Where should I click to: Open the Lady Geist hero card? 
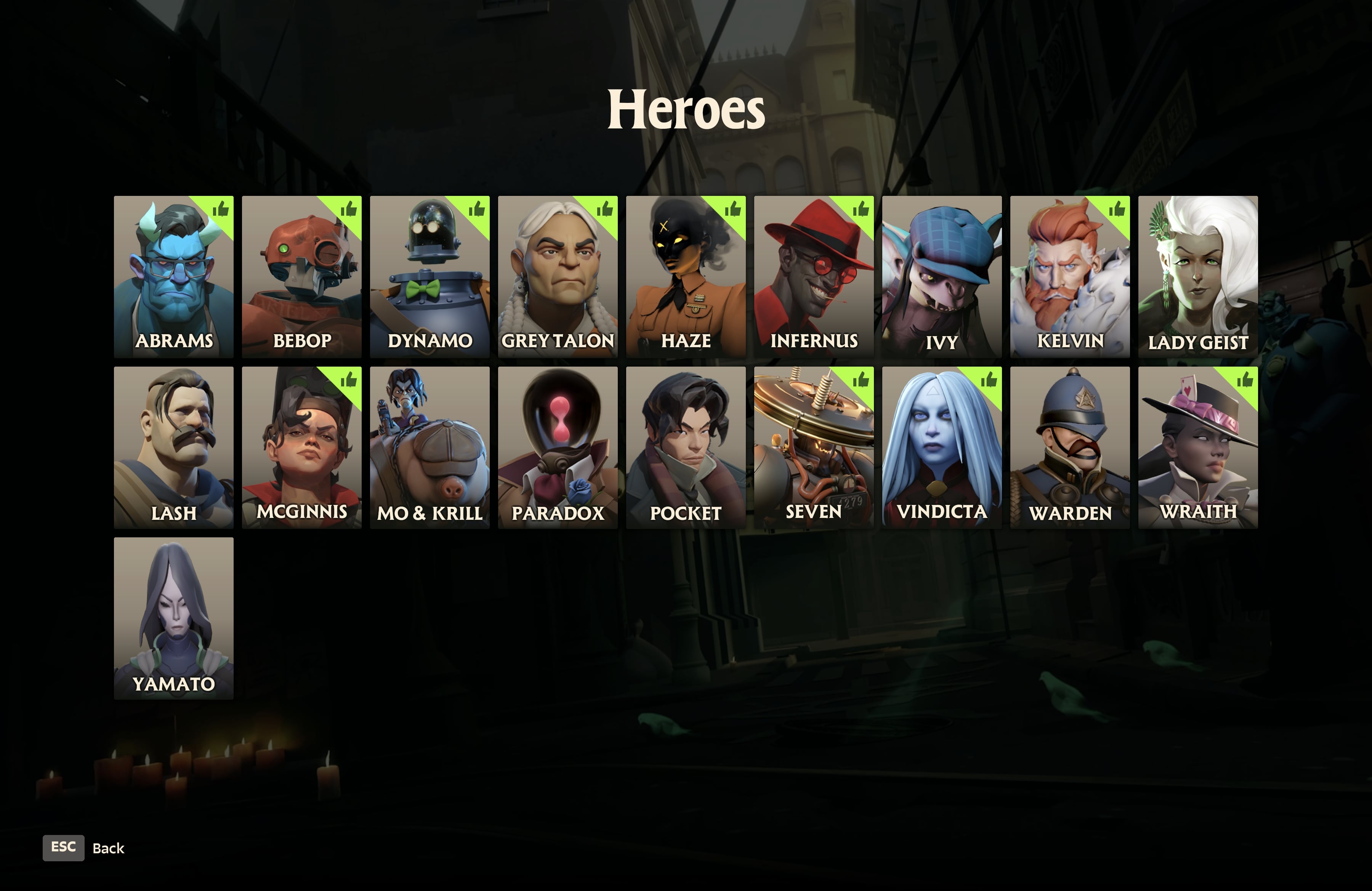(1197, 277)
